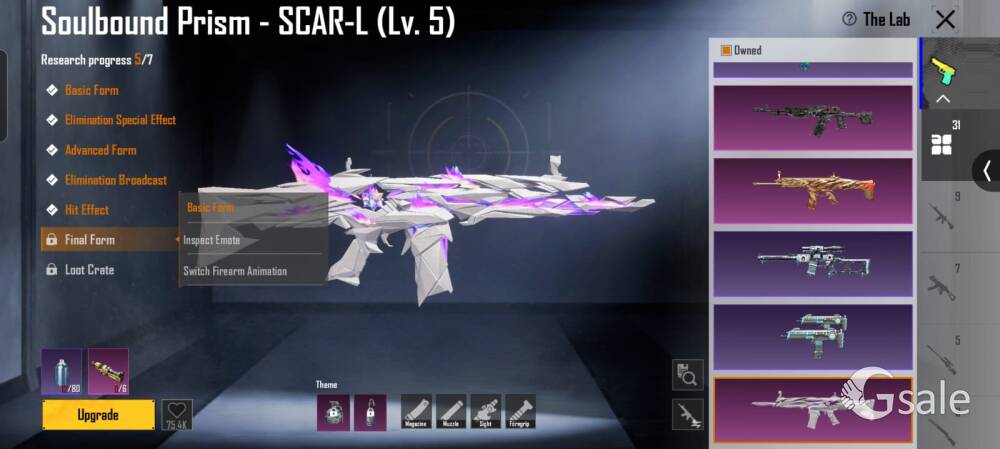This screenshot has height=449, width=1000.
Task: Expand the side panel arrow
Action: pyautogui.click(x=986, y=170)
